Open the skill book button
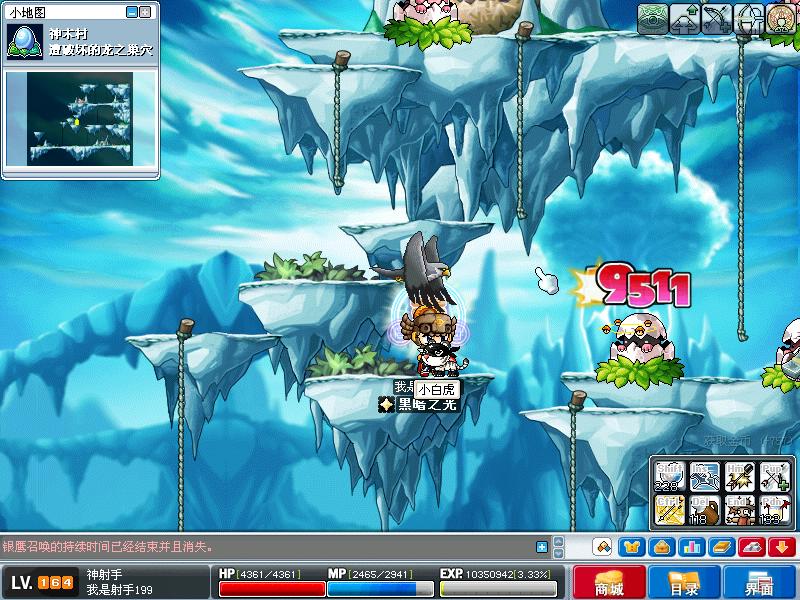Image resolution: width=800 pixels, height=600 pixels. click(x=722, y=547)
